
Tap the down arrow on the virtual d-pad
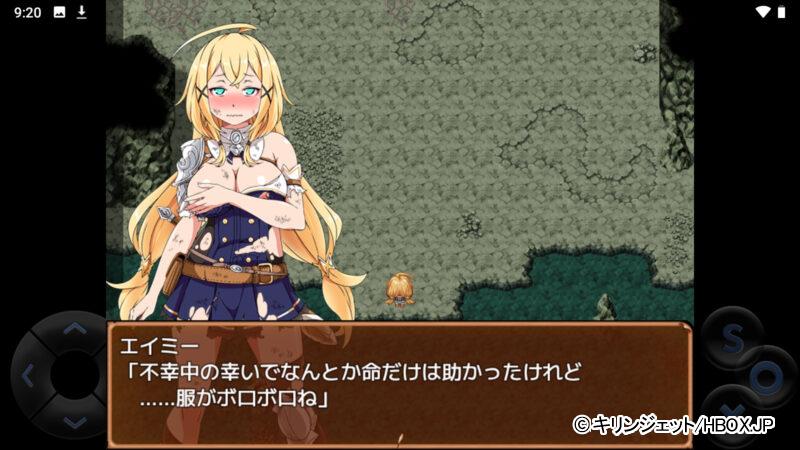tap(74, 423)
